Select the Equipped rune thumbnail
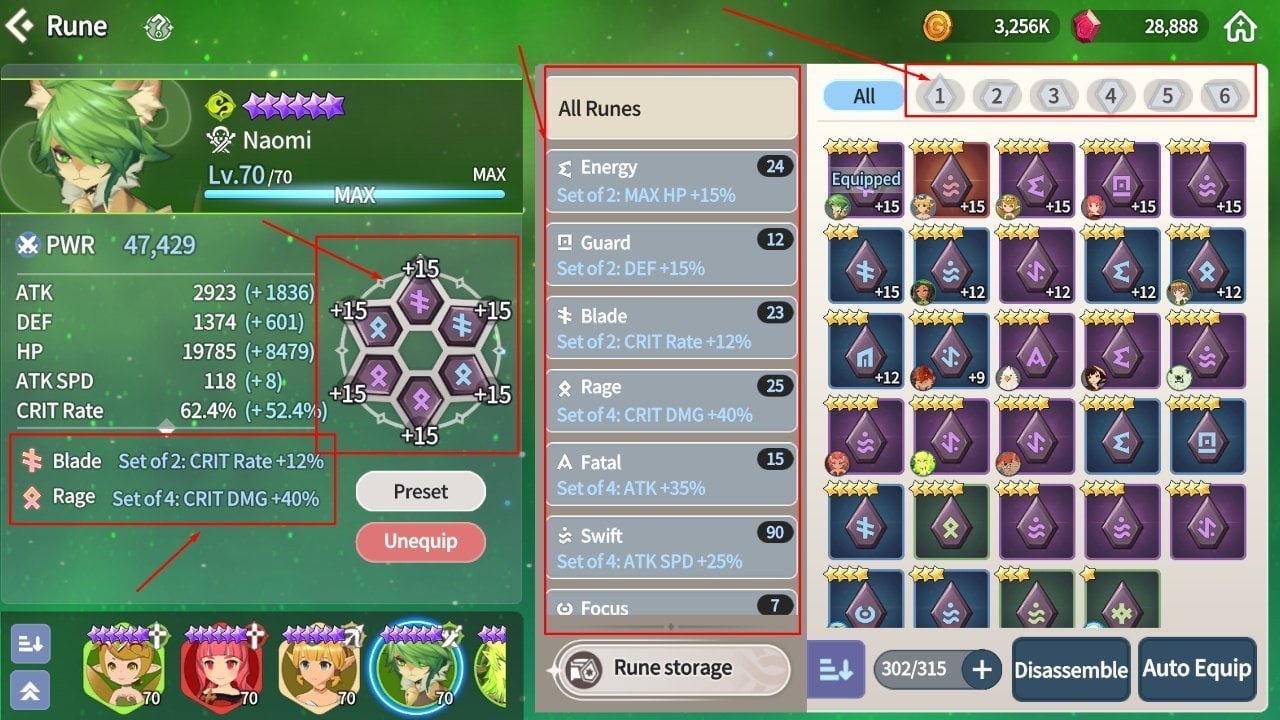This screenshot has height=720, width=1280. tap(864, 180)
